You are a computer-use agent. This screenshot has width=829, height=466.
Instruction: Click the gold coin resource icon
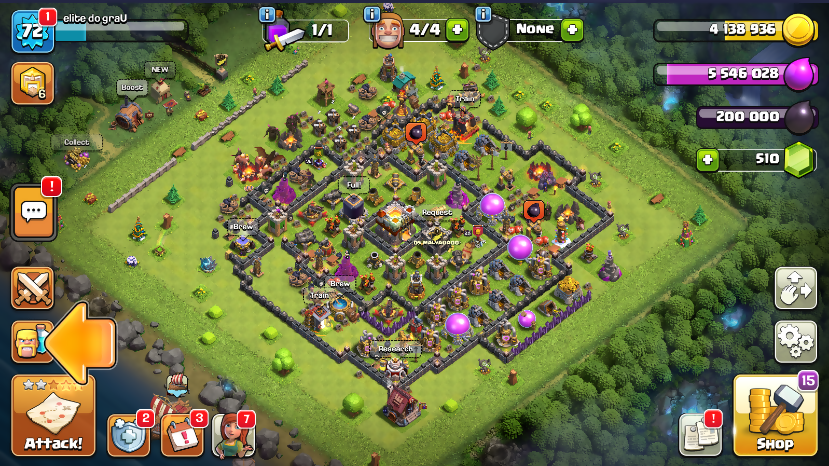(798, 30)
